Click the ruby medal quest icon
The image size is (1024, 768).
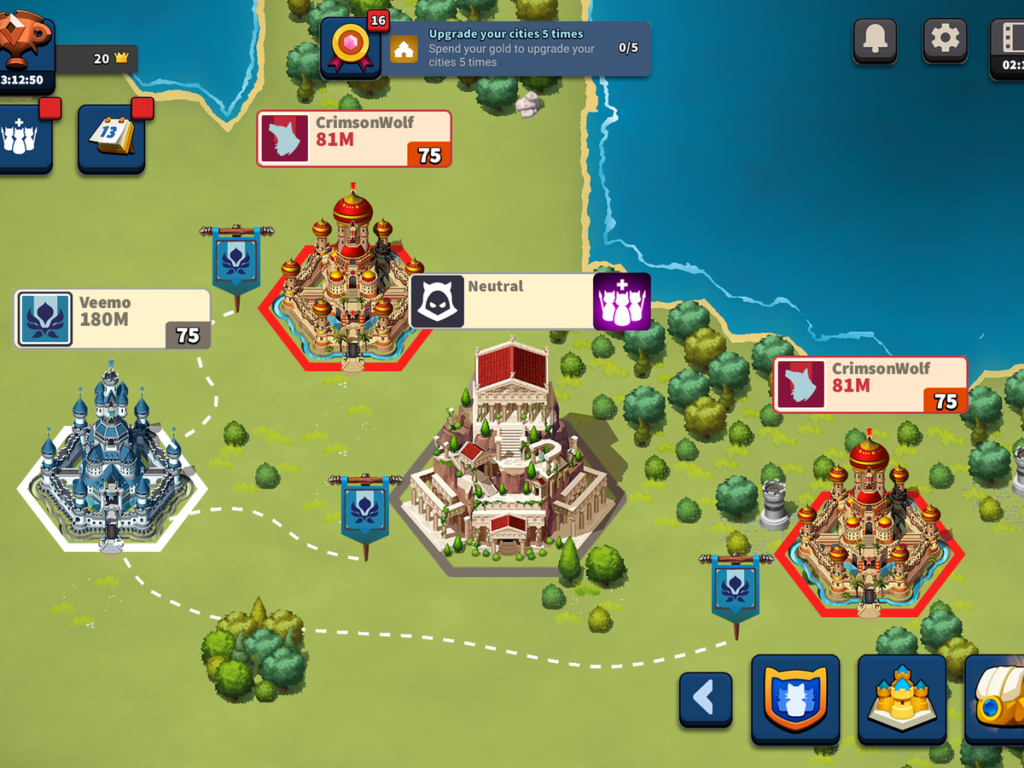point(351,47)
